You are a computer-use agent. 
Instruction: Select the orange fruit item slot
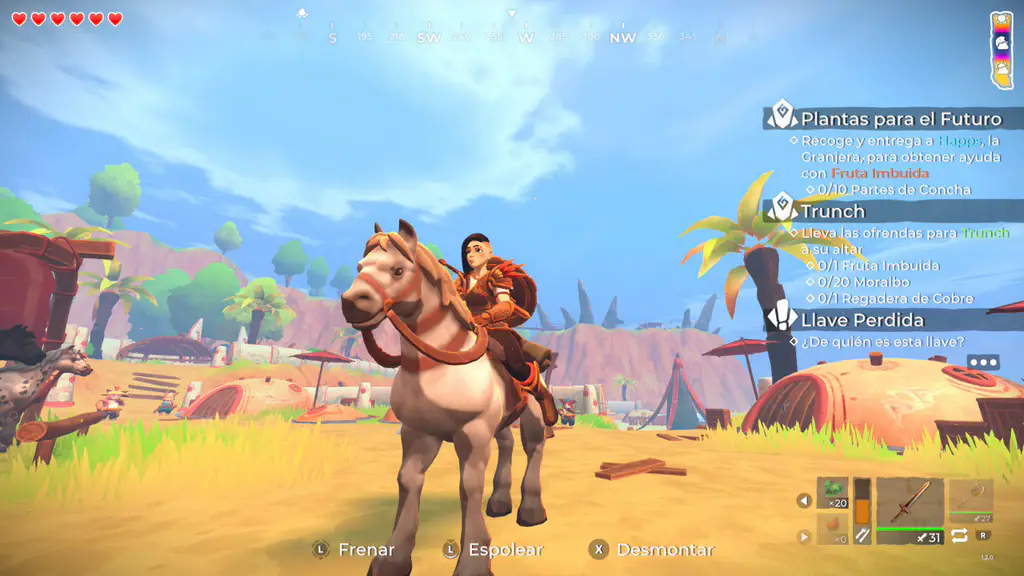click(832, 529)
